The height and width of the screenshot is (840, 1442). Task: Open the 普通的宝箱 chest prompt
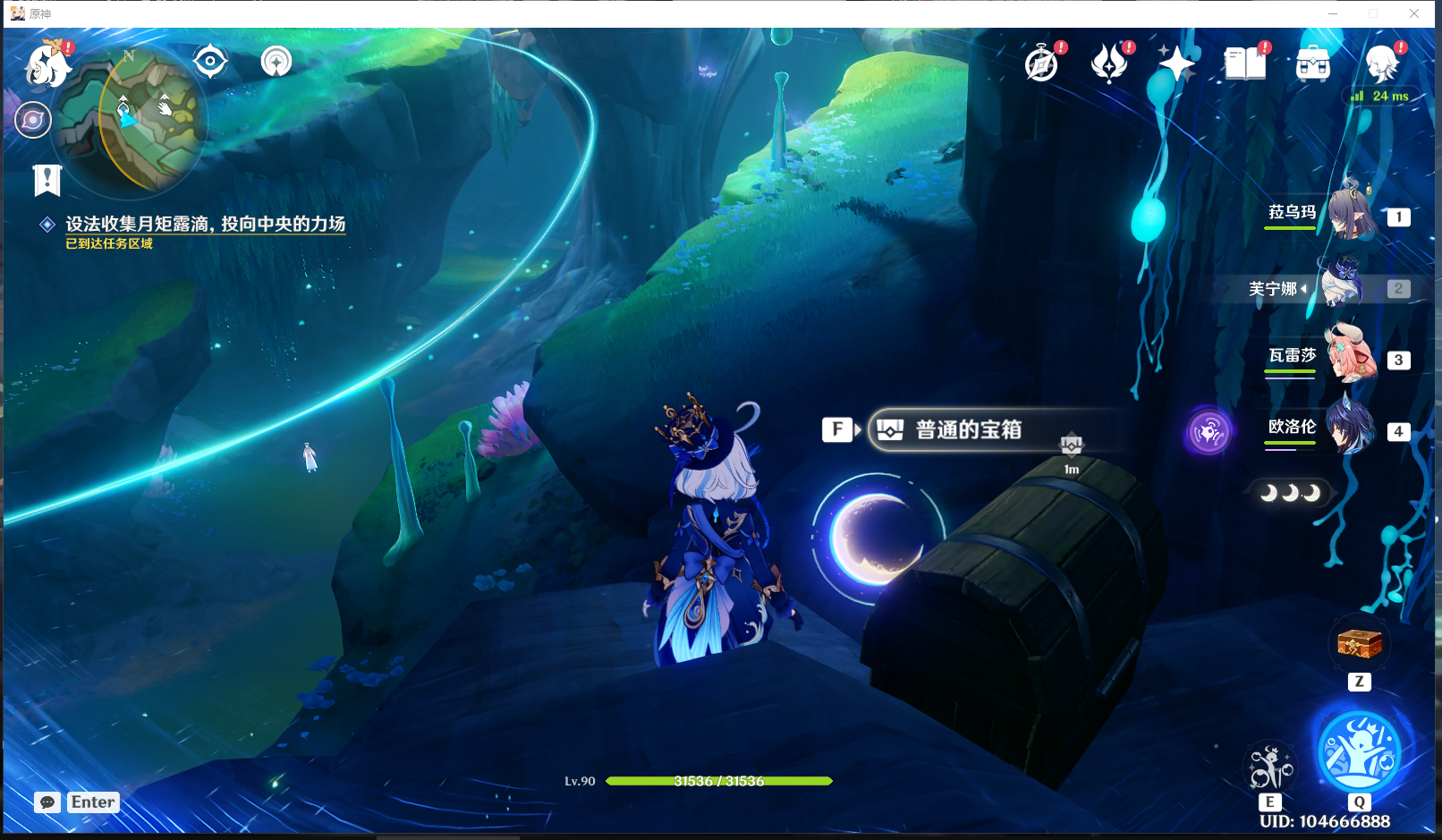968,430
